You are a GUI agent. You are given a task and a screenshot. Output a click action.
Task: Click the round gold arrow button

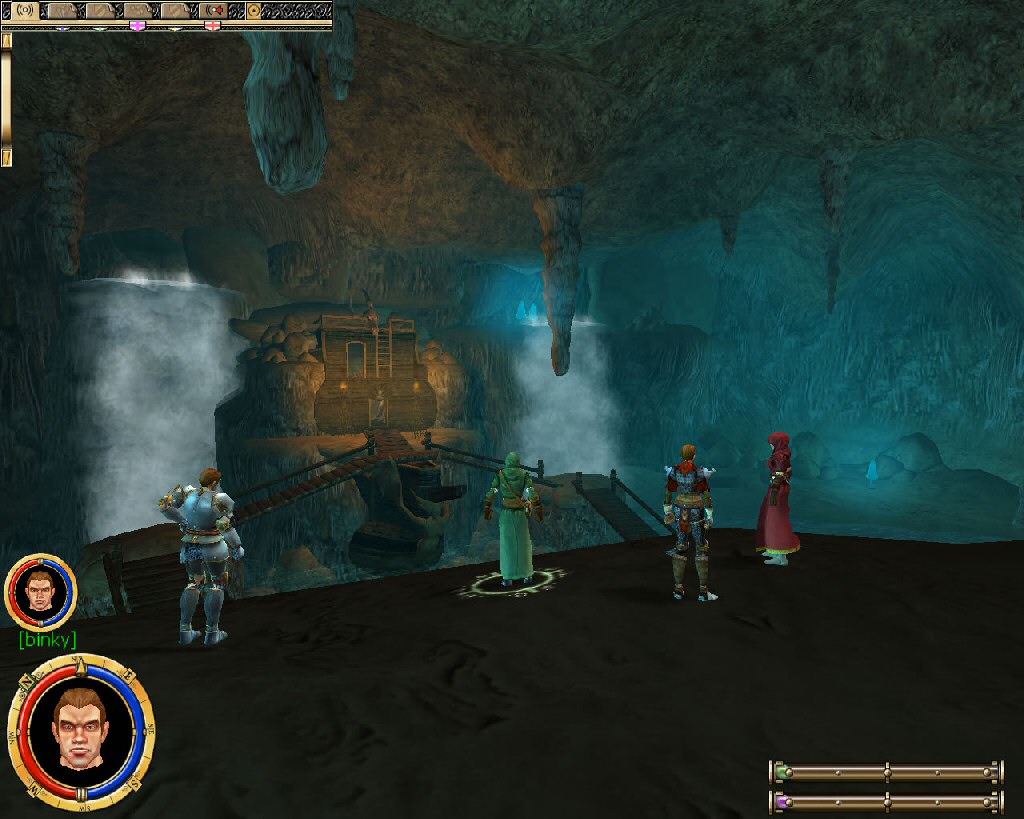[x=254, y=11]
